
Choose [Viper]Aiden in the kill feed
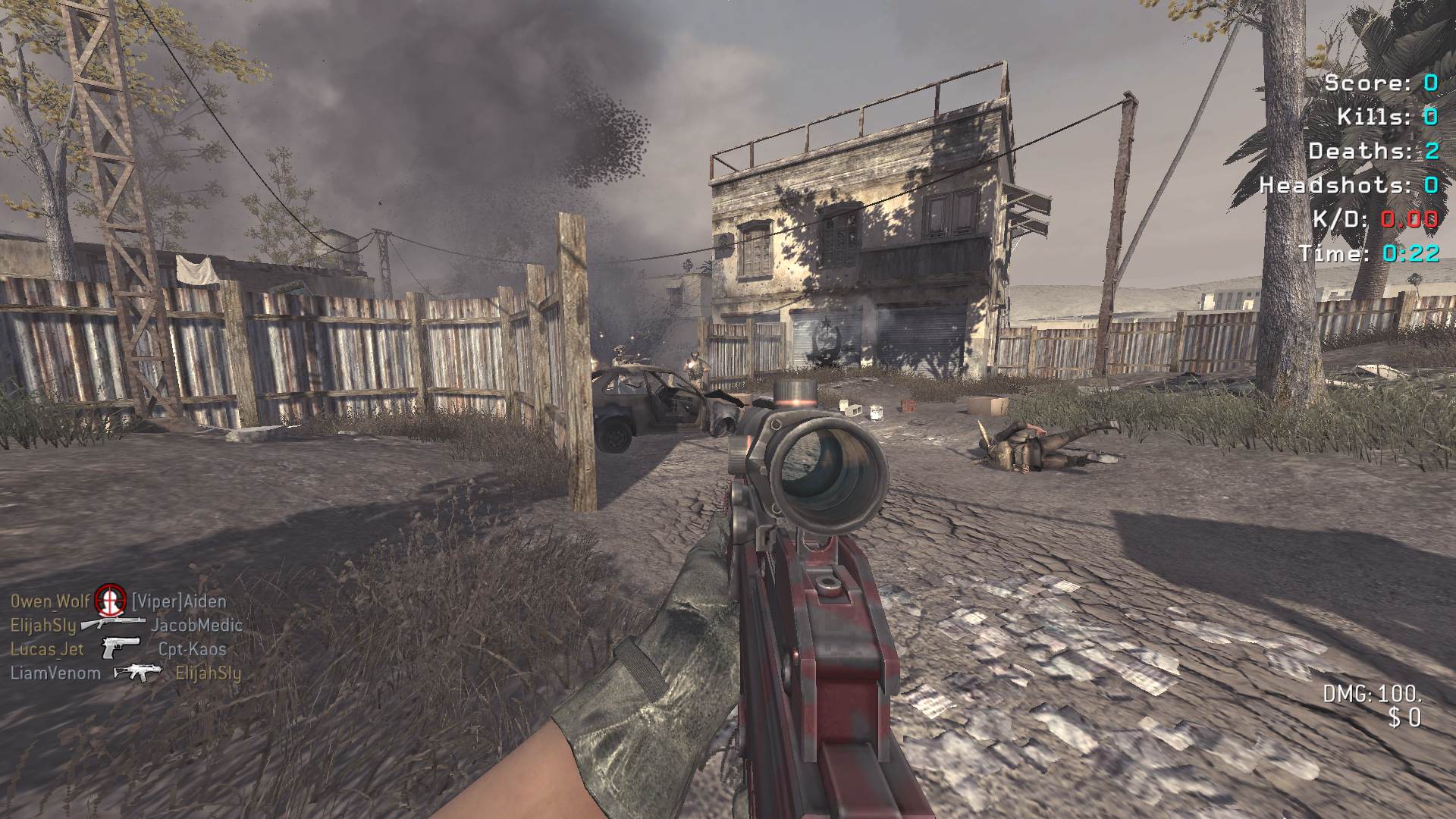point(179,601)
